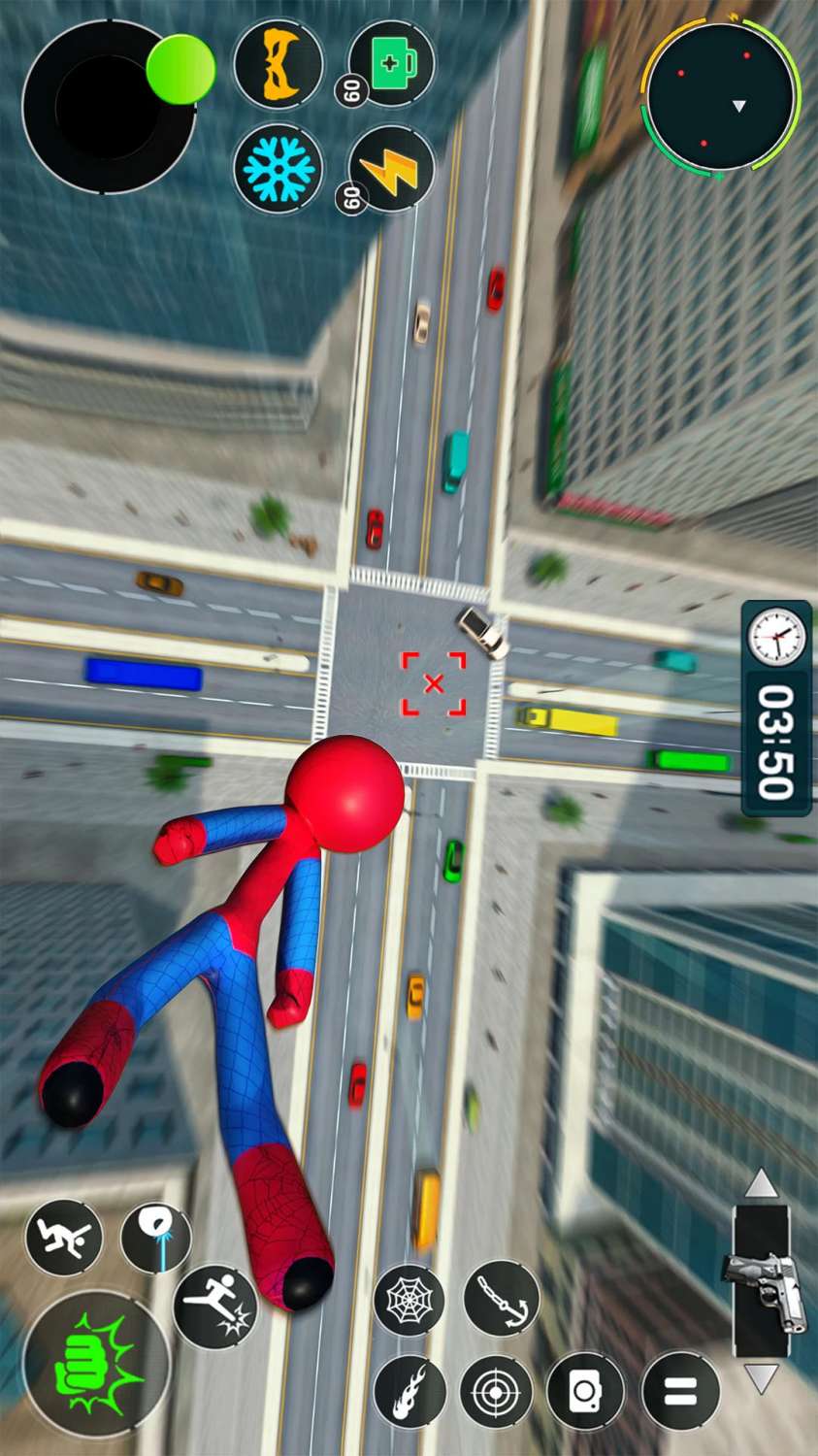The image size is (818, 1456).
Task: Activate the yellow mask ability
Action: [278, 64]
